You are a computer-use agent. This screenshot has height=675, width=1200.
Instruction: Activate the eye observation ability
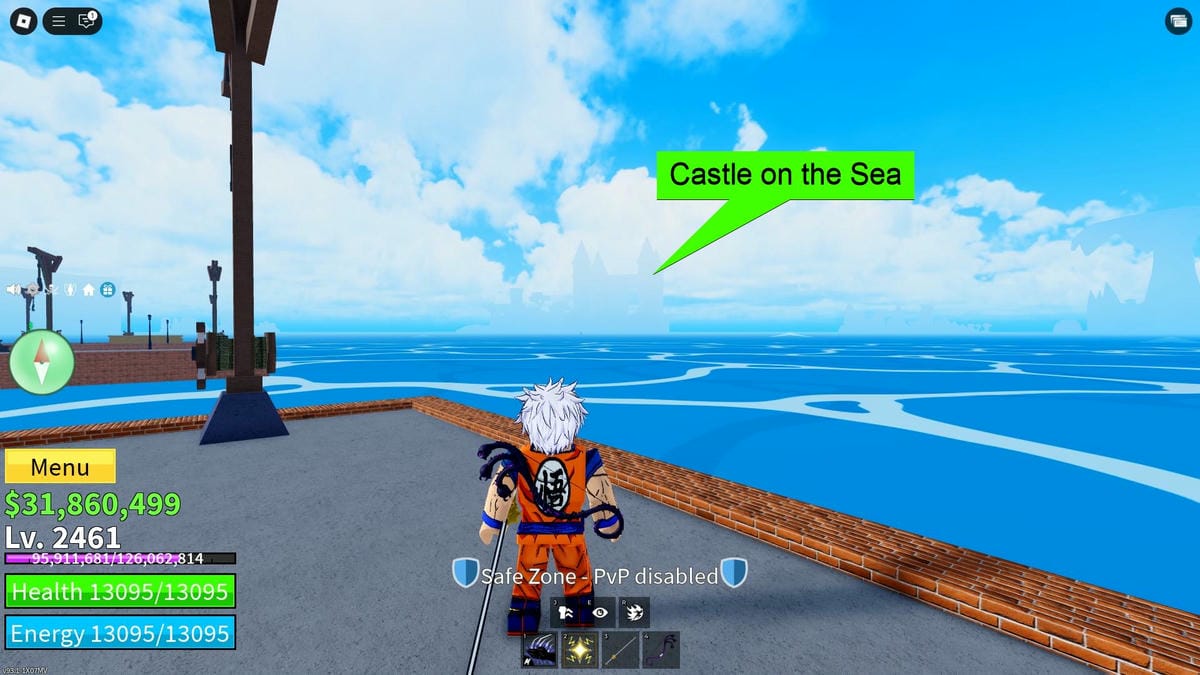tap(600, 612)
